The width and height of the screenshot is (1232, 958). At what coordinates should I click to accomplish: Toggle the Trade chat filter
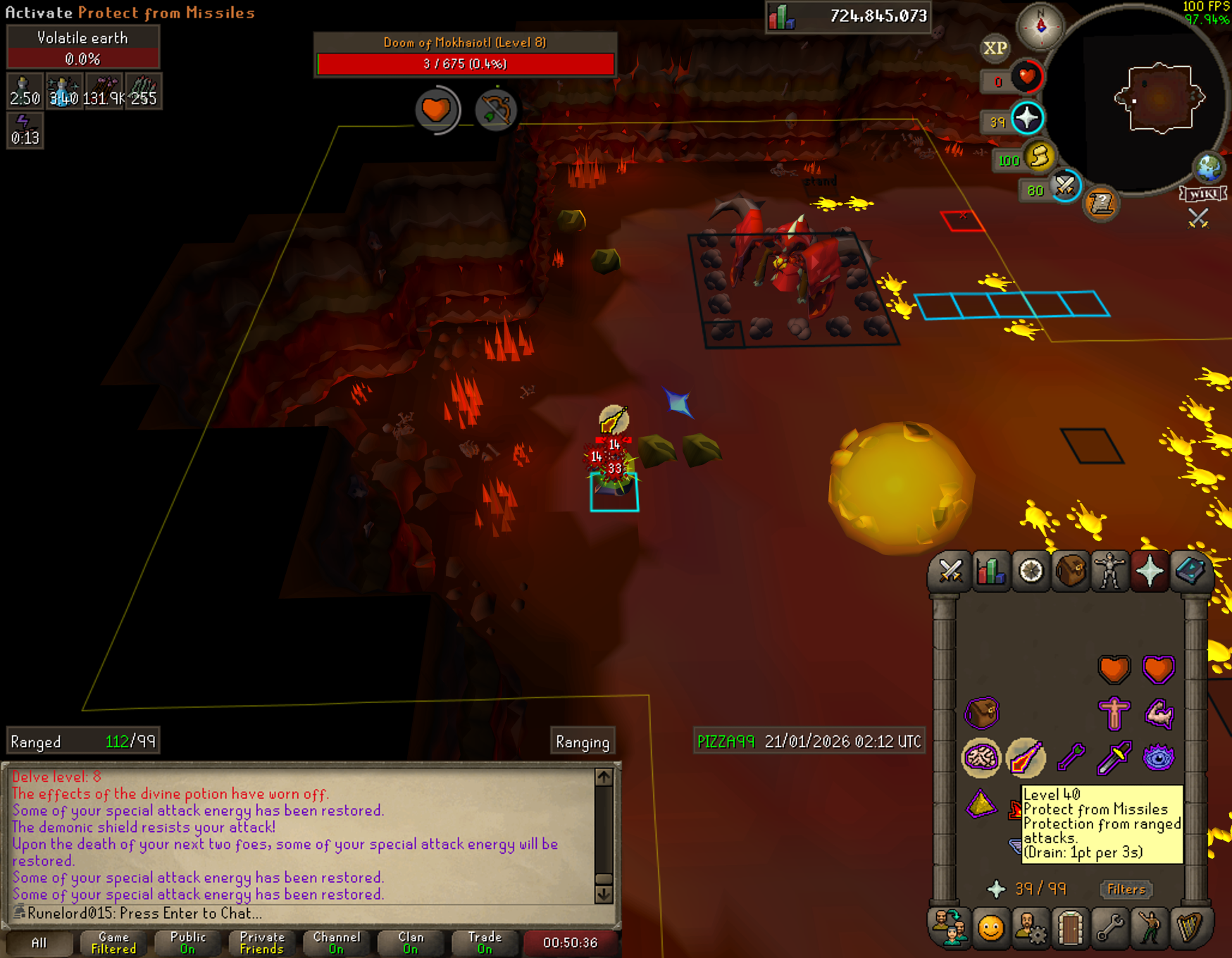(x=485, y=943)
